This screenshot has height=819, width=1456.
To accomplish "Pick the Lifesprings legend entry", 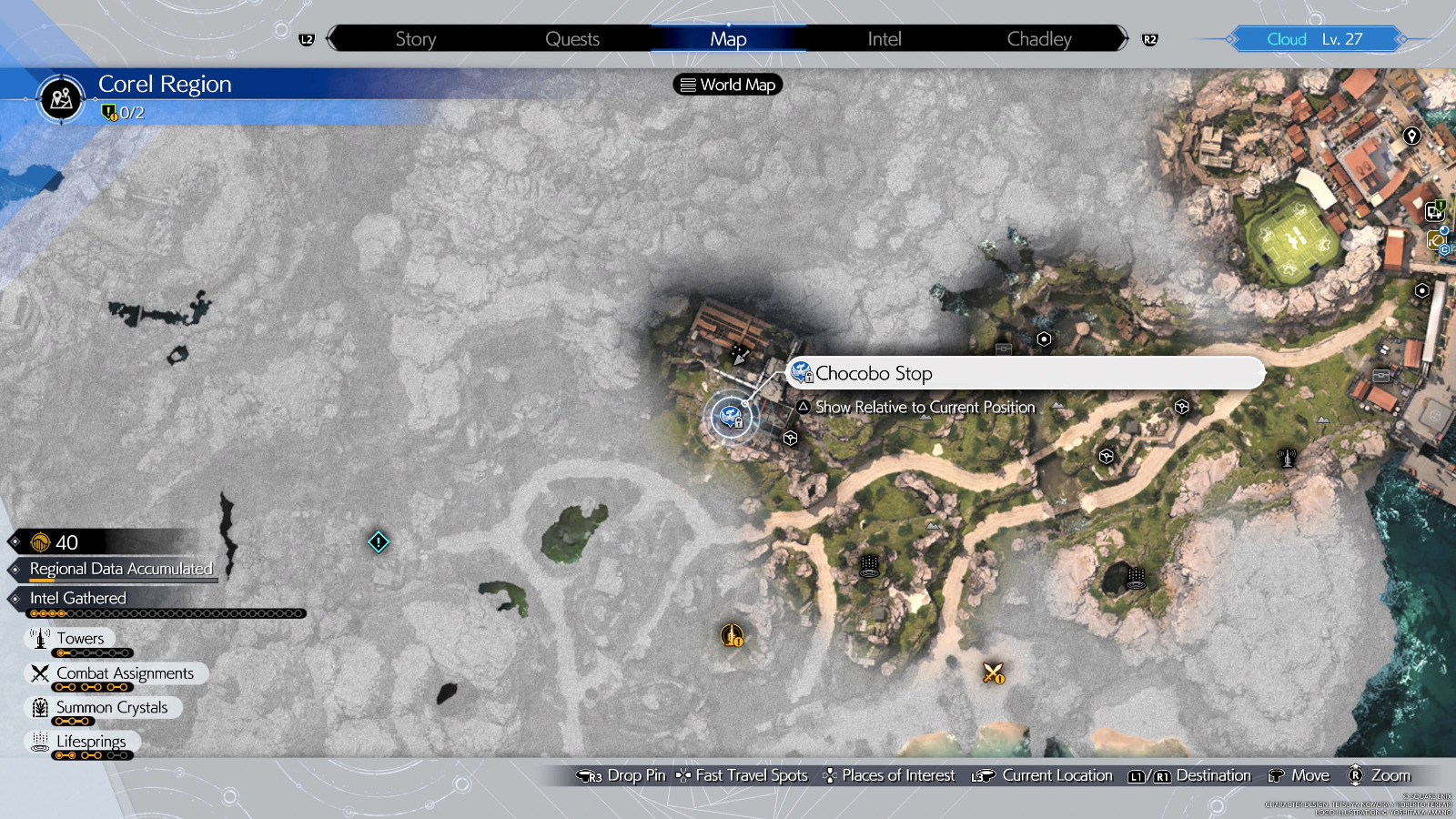I will click(91, 742).
